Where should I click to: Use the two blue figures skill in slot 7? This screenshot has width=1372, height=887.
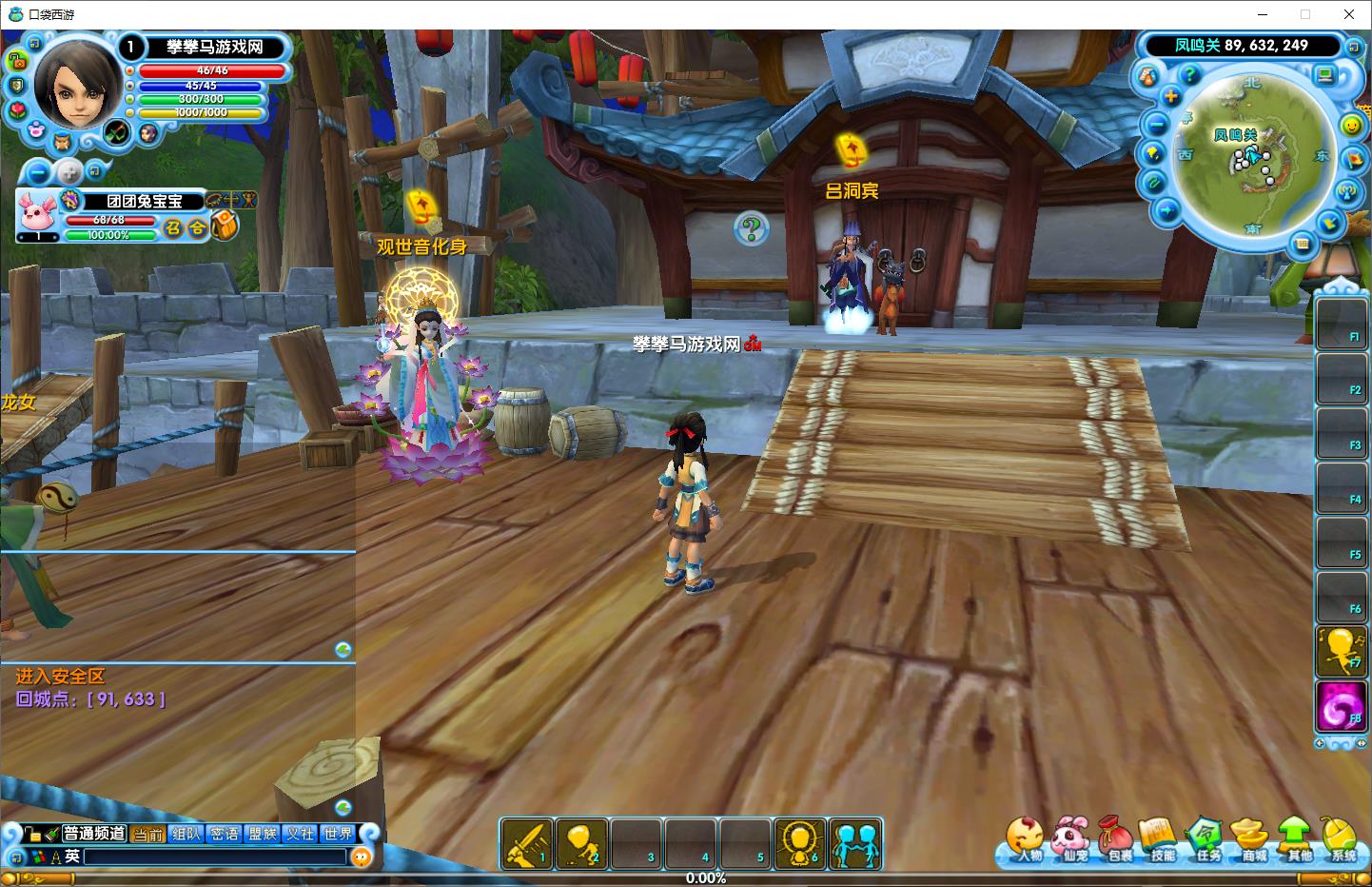[x=855, y=843]
